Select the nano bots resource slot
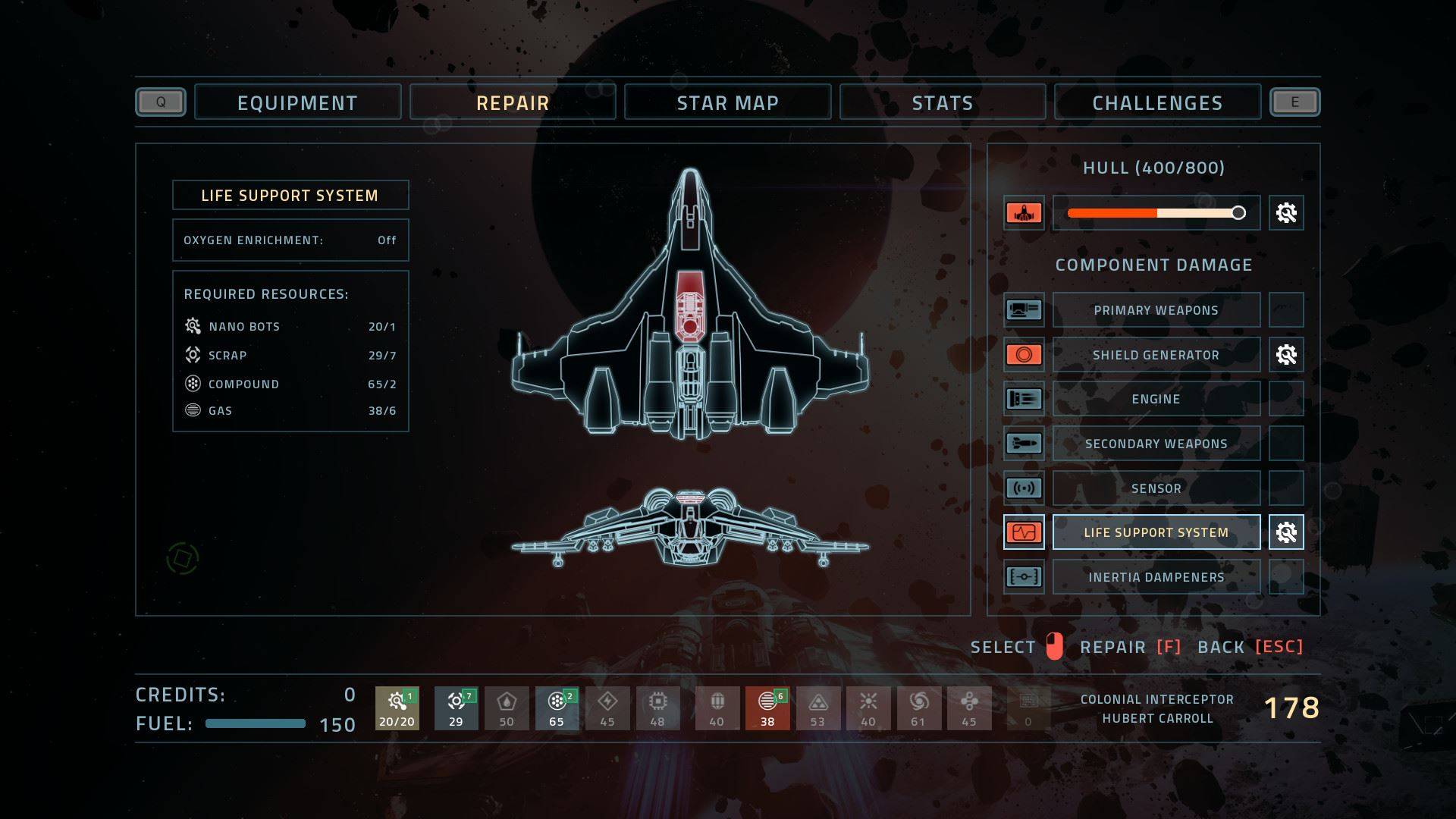Viewport: 1456px width, 819px height. pyautogui.click(x=397, y=708)
